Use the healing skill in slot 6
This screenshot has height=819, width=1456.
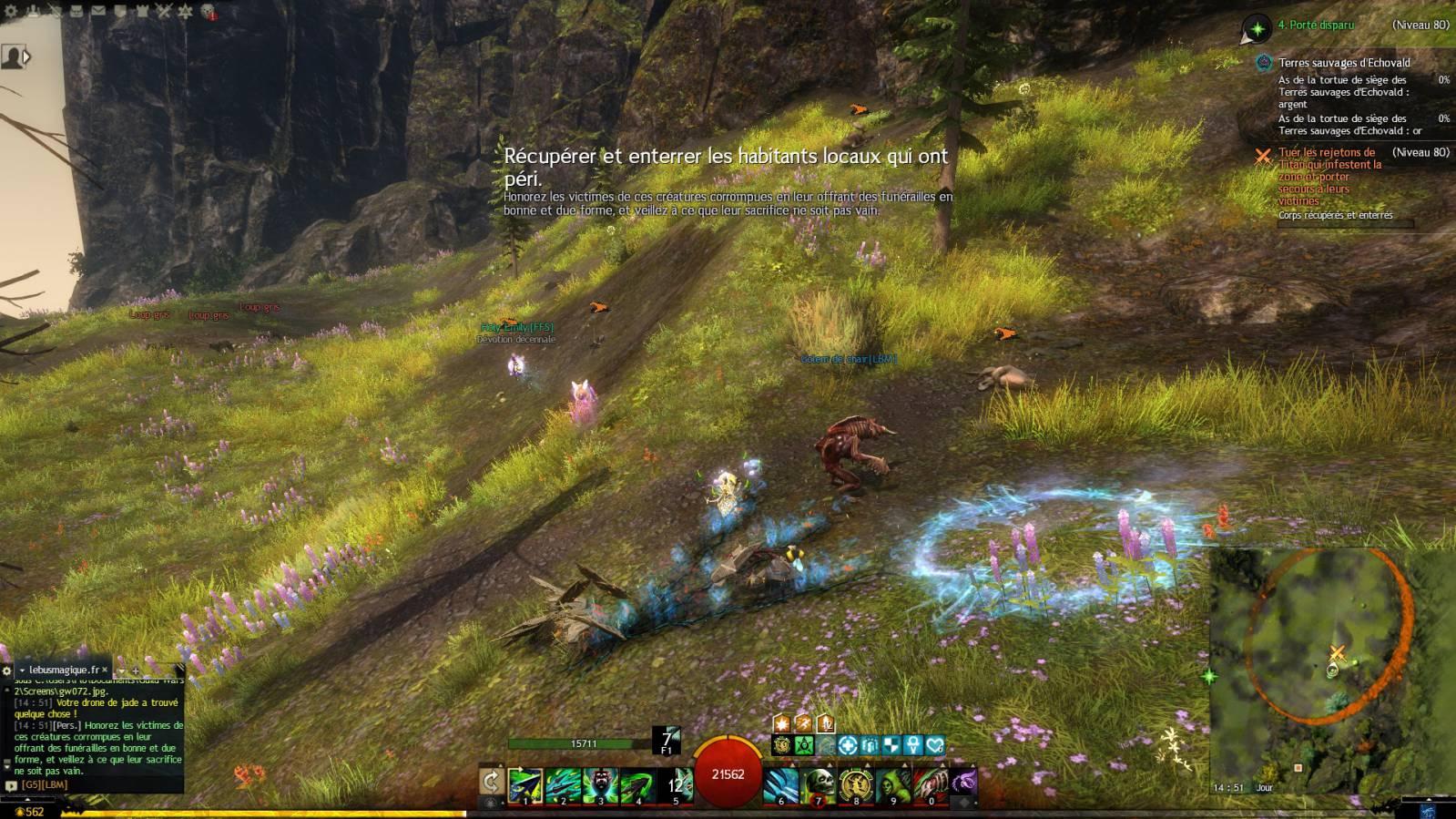coord(781,784)
